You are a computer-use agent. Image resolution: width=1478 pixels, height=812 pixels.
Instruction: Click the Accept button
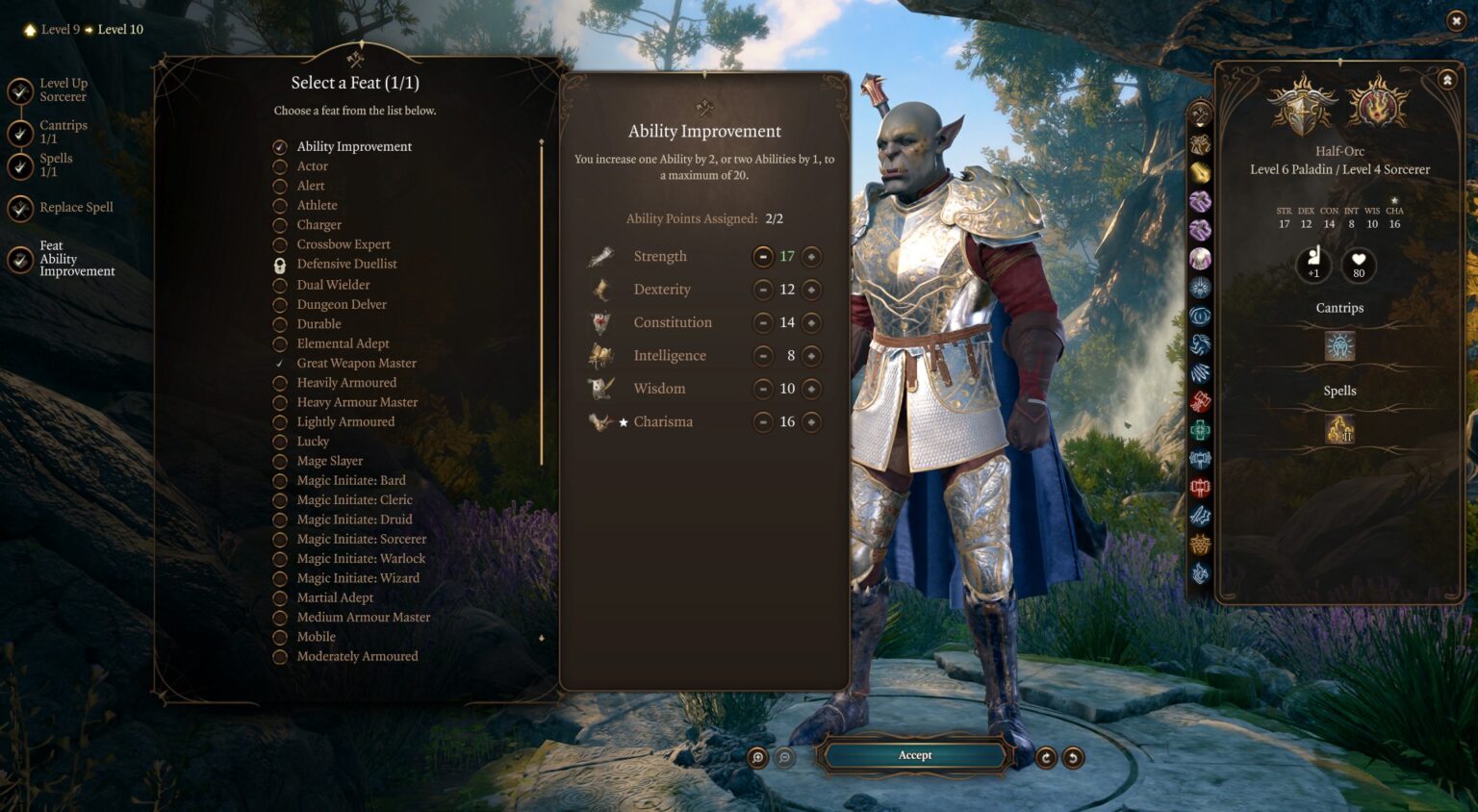(x=913, y=755)
